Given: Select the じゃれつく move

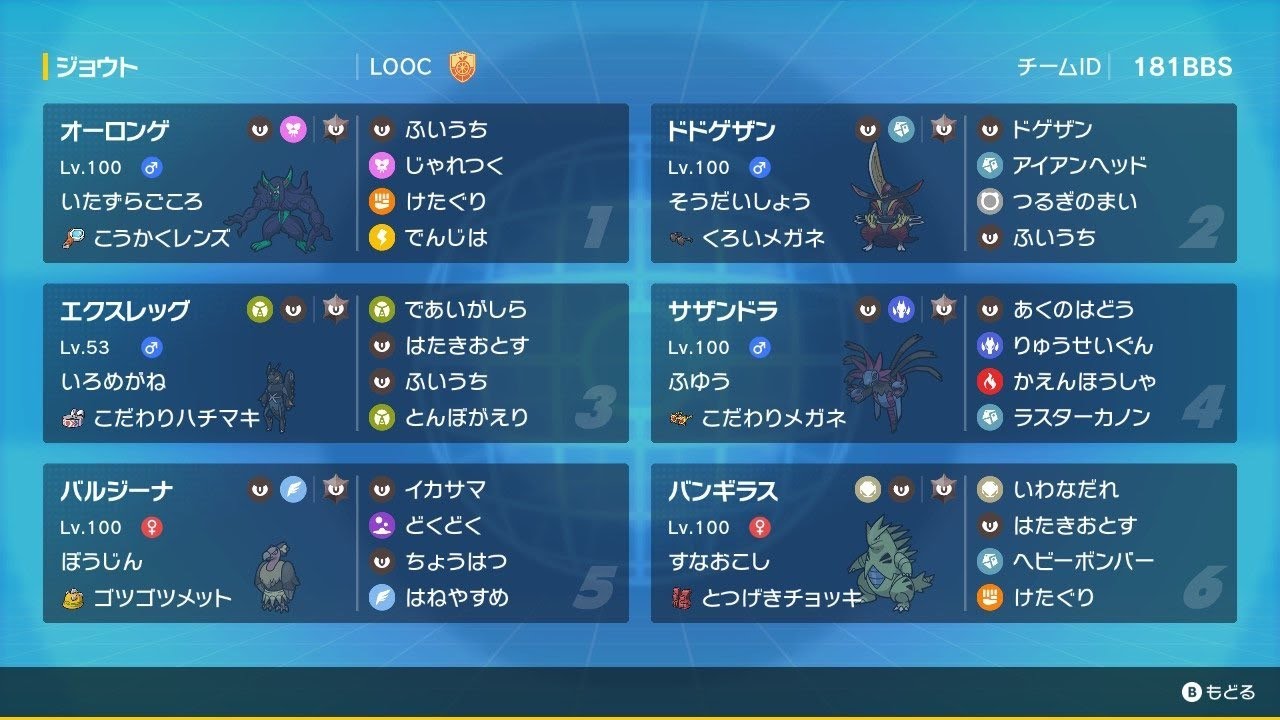Looking at the screenshot, I should pos(454,165).
